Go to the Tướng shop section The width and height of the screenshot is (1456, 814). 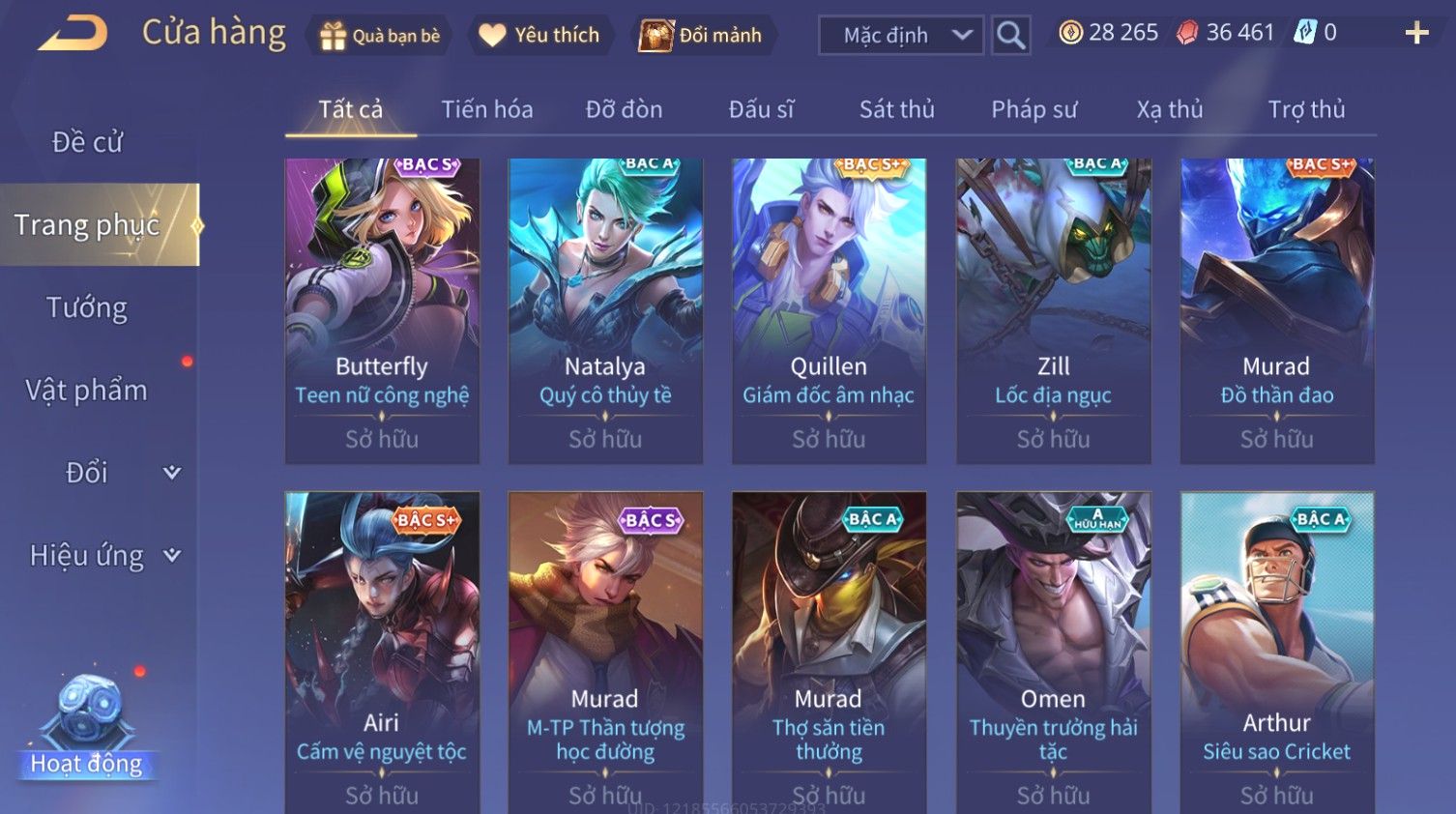[87, 307]
